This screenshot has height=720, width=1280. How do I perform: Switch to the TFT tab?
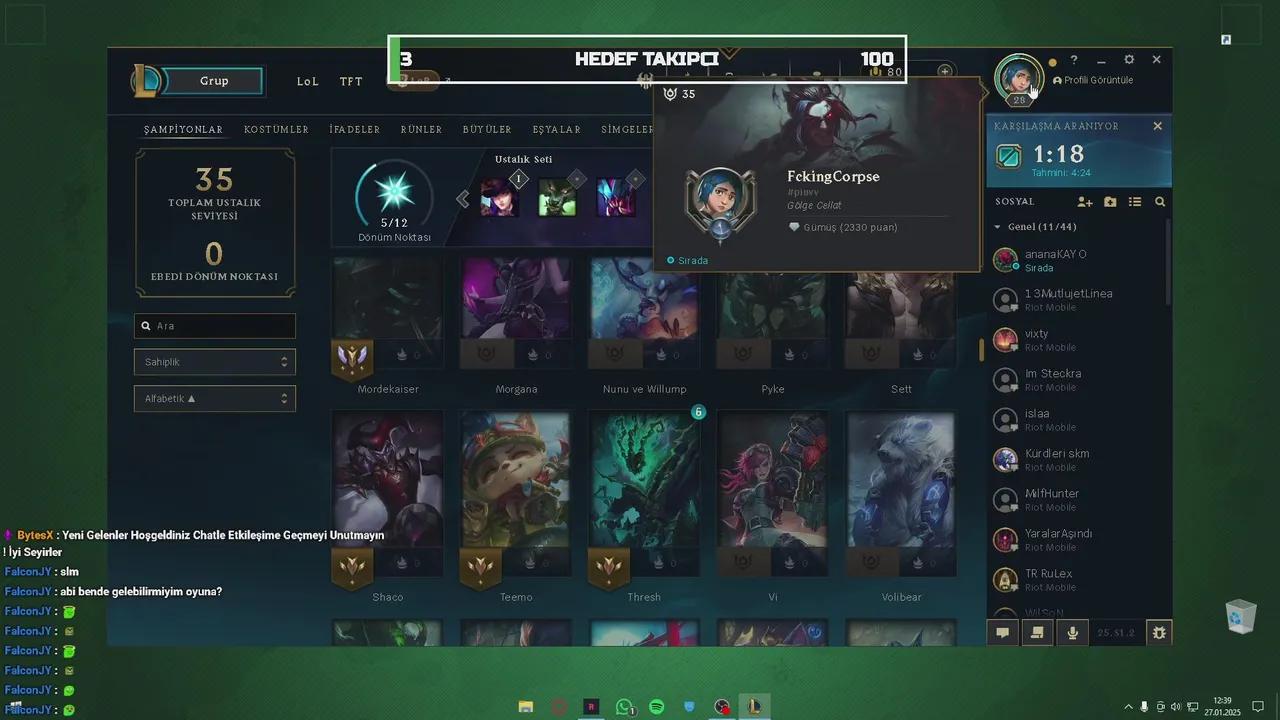(x=350, y=81)
